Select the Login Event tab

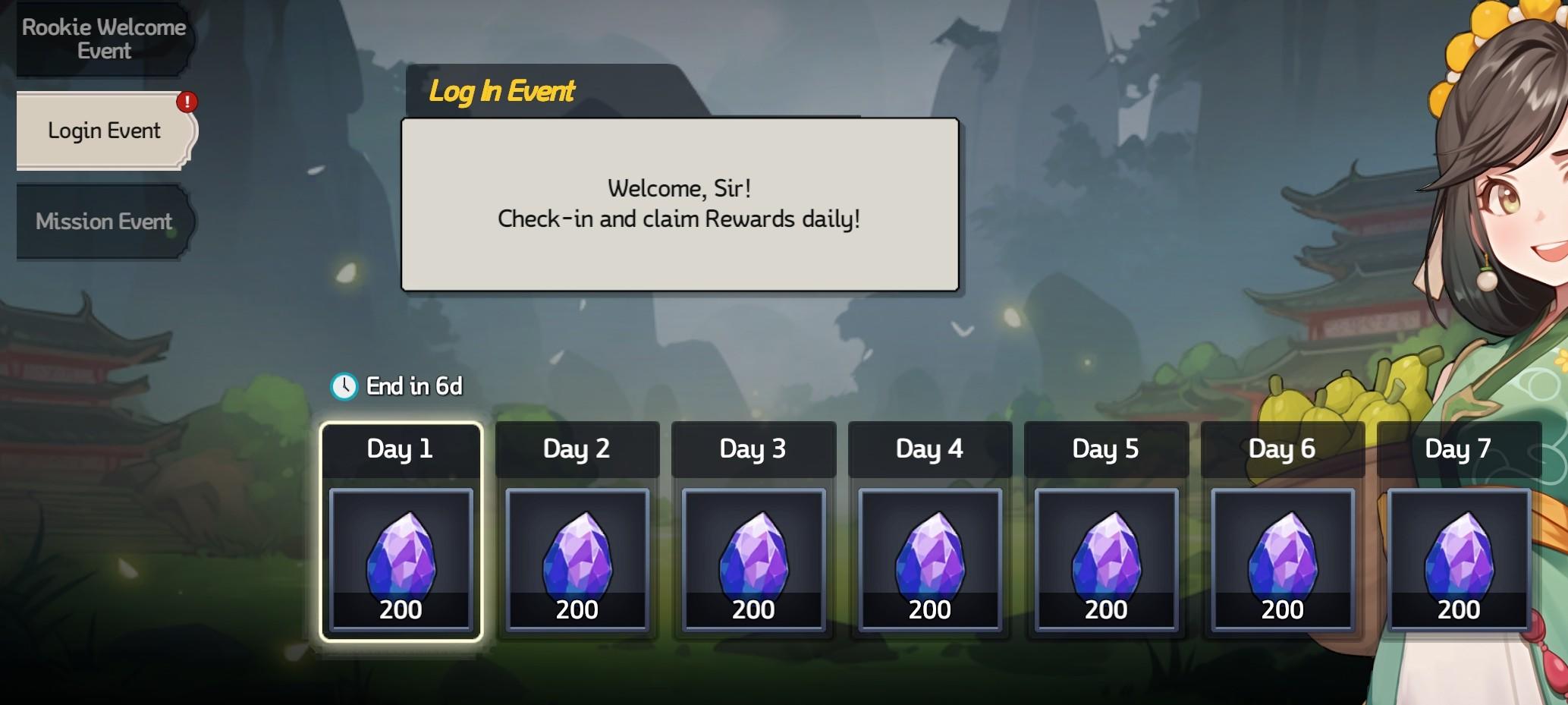[104, 130]
